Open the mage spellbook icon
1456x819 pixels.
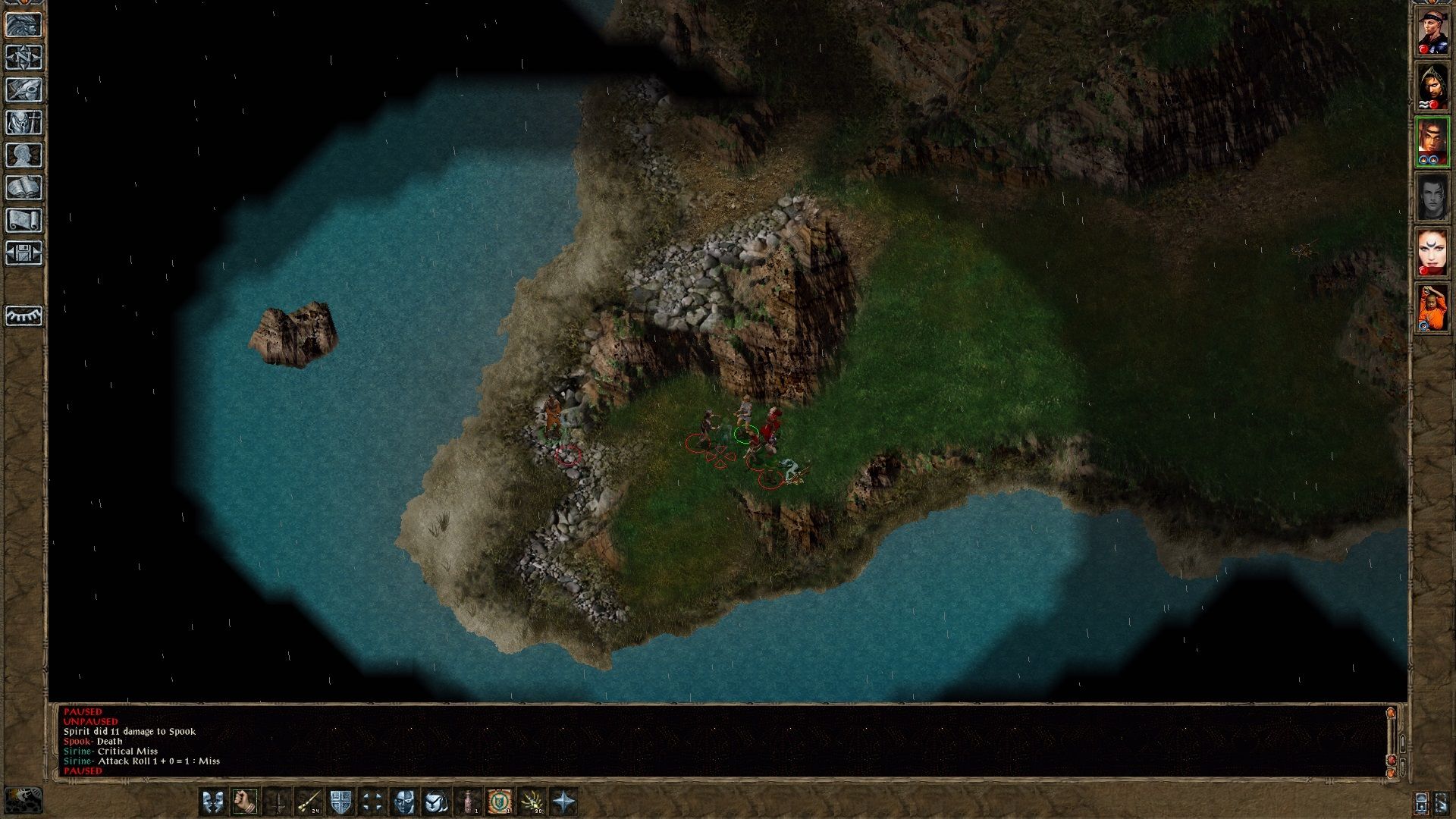pos(24,188)
